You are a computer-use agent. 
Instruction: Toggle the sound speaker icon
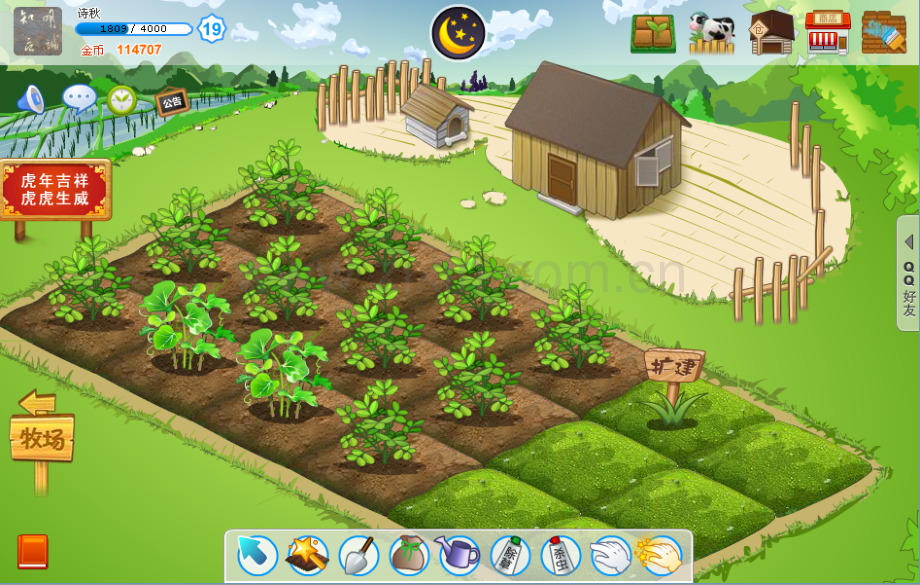point(32,98)
